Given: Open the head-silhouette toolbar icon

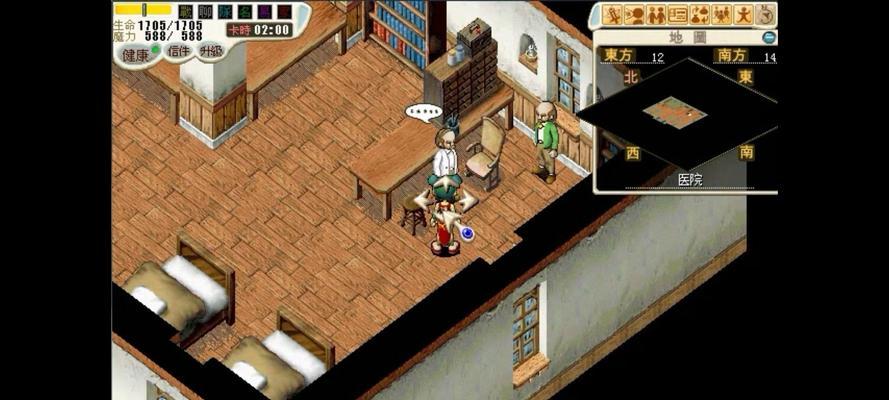Looking at the screenshot, I should (634, 15).
